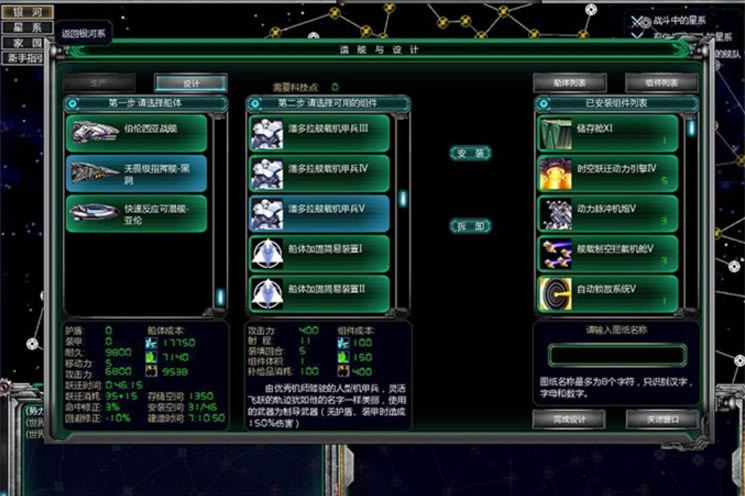The height and width of the screenshot is (496, 745).
Task: Click the 拆卸 (Remove) button
Action: 470,226
